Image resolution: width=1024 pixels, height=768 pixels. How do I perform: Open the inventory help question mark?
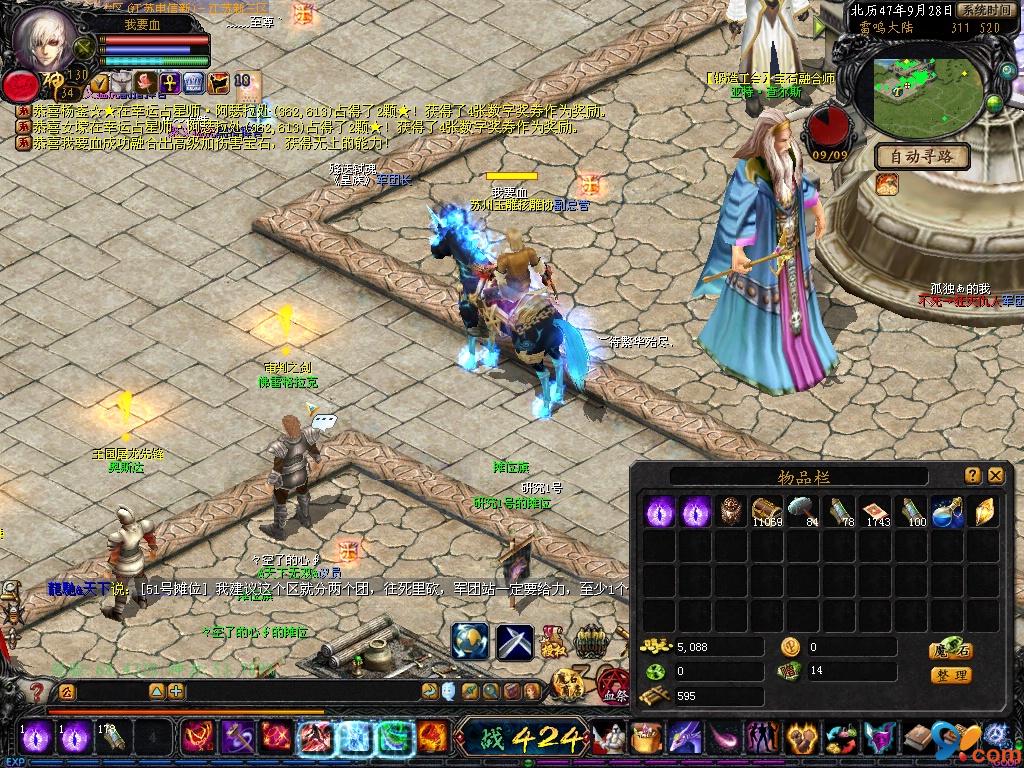tap(973, 476)
